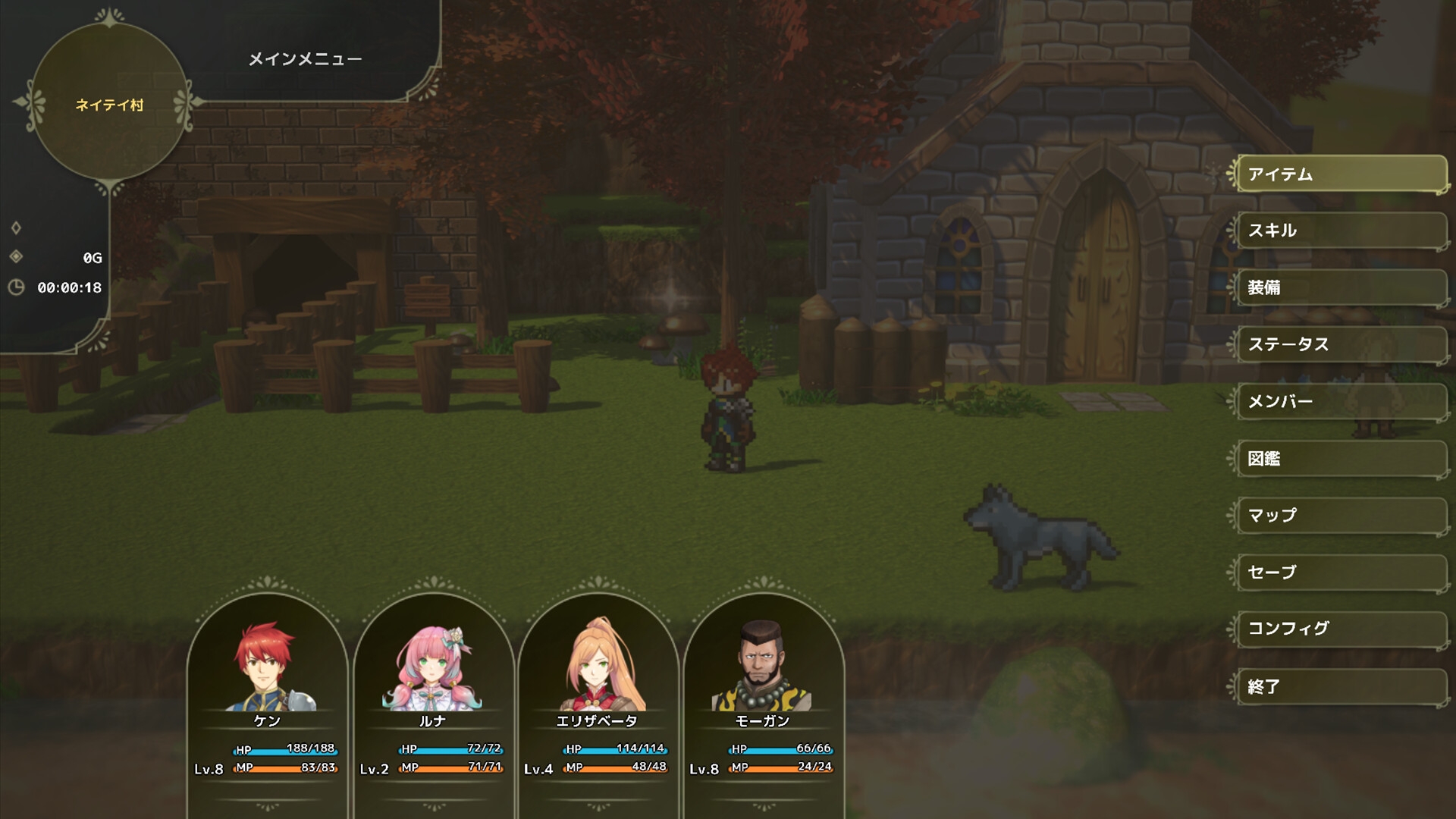The image size is (1456, 819).
Task: Open the ステータス (Status) screen
Action: (x=1339, y=345)
